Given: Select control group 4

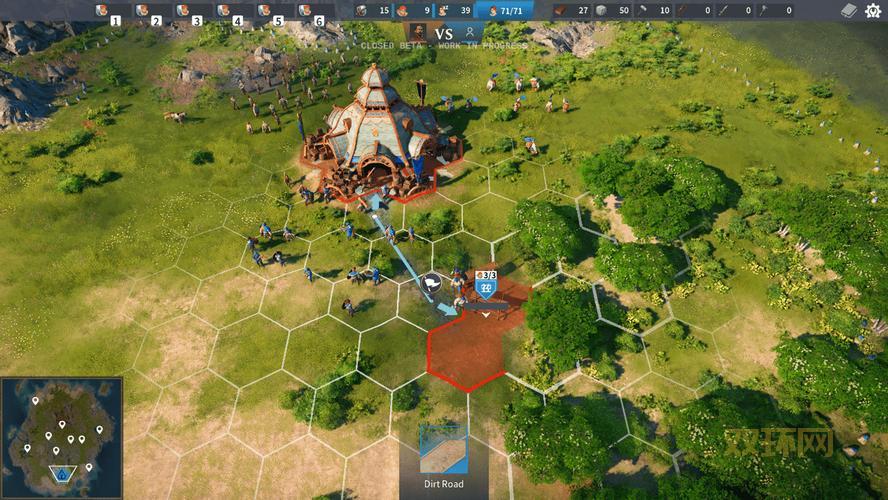Looking at the screenshot, I should (230, 12).
